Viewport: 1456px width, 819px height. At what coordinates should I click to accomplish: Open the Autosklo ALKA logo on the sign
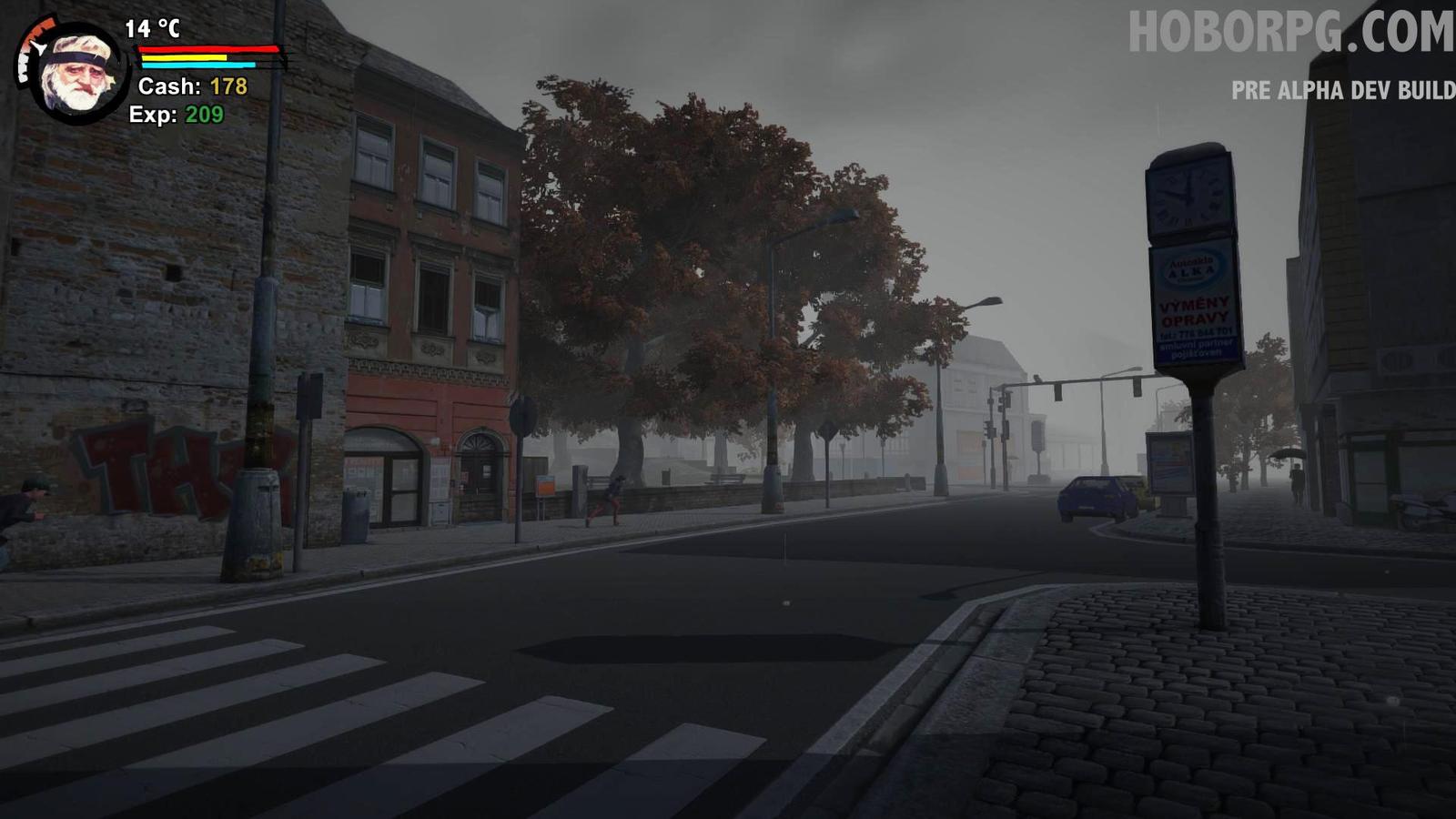point(1190,268)
